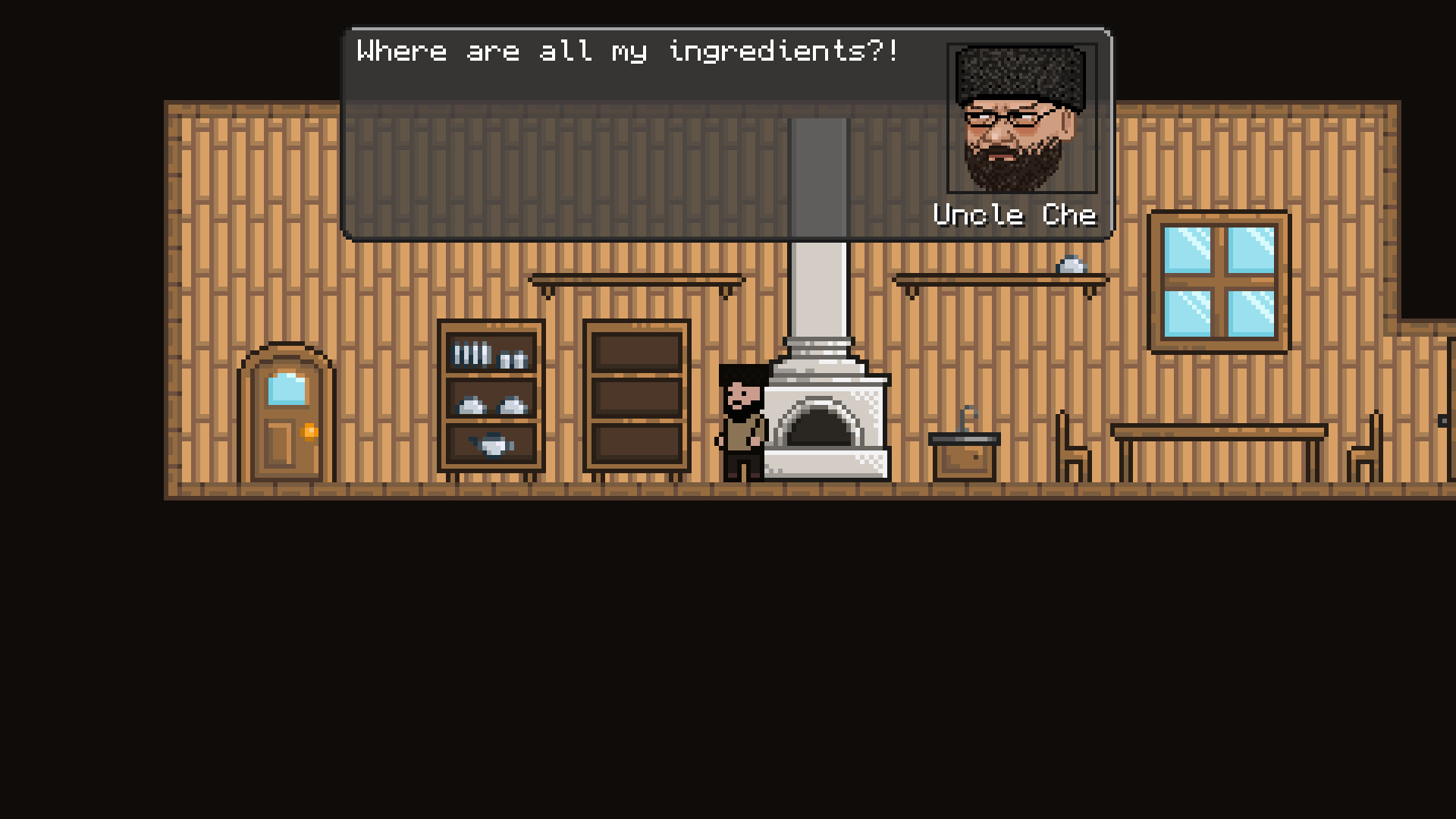
Task: Select the Uncle Che name label
Action: tap(1014, 215)
